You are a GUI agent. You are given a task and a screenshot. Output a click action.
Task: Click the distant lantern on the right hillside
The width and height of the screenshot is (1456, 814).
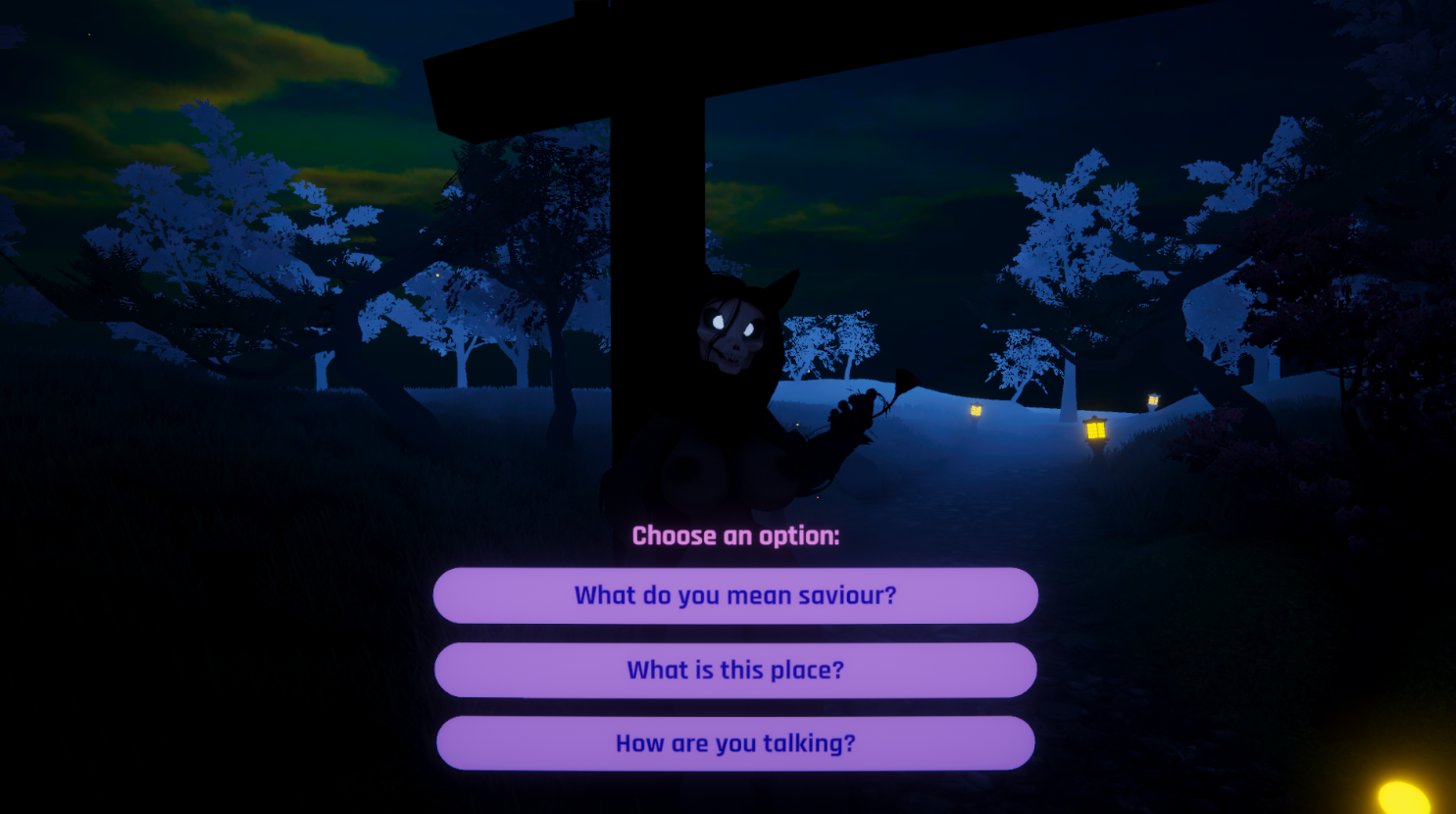(1151, 402)
